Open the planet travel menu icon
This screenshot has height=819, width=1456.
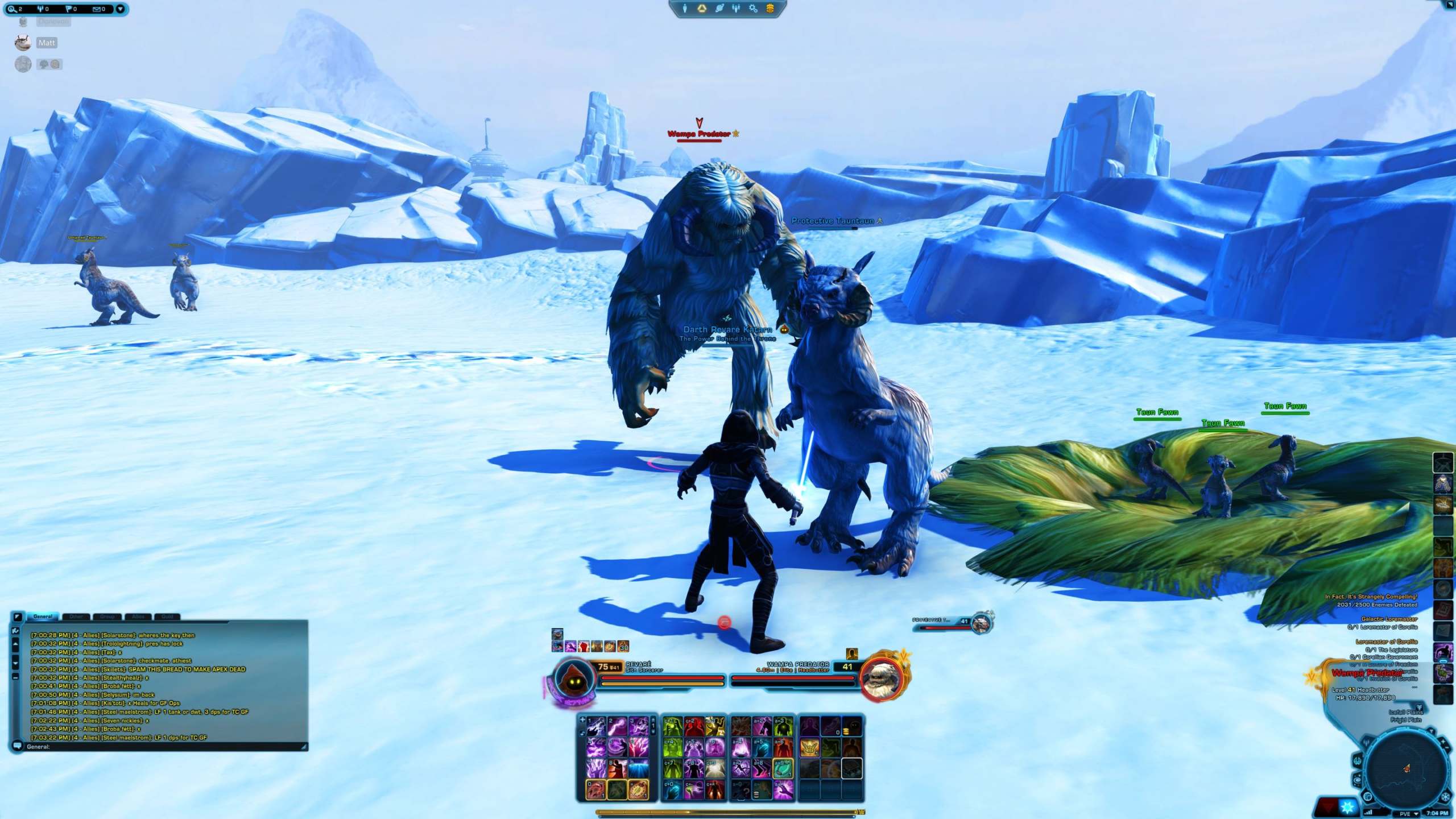719,9
